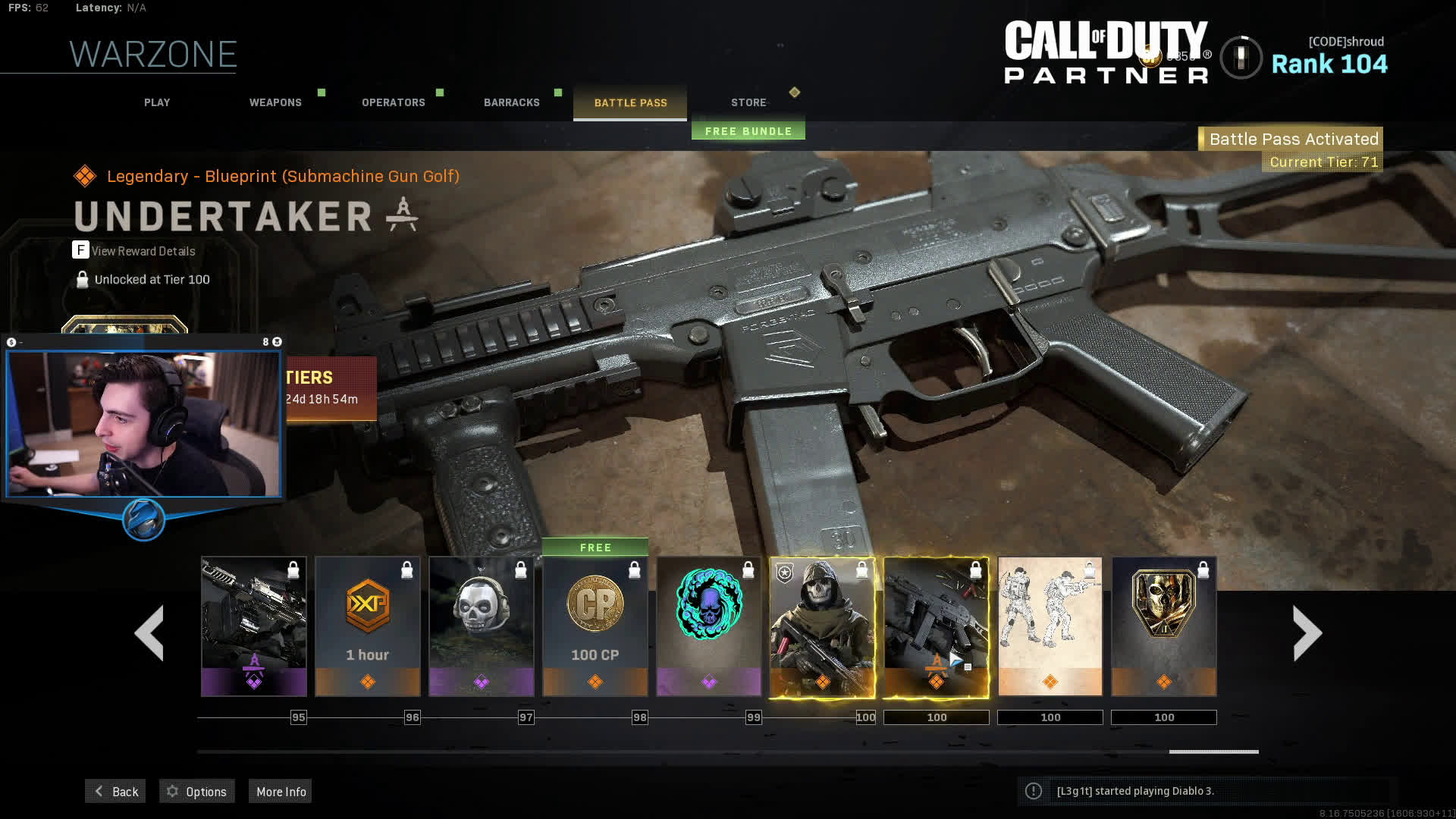1456x819 pixels.
Task: Switch to the Play tab
Action: (157, 102)
